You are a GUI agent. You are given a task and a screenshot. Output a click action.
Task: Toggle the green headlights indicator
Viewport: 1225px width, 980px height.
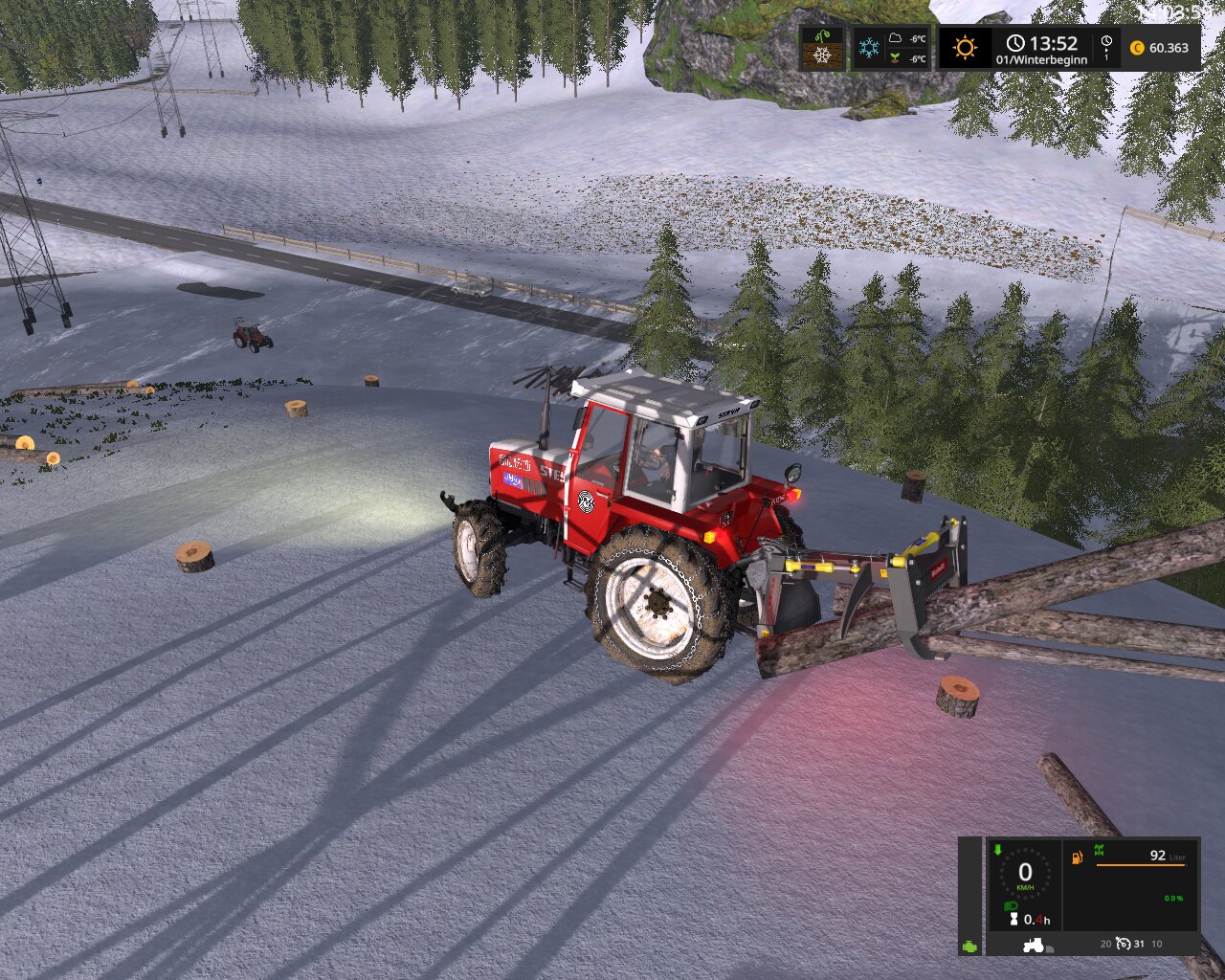click(x=1011, y=905)
